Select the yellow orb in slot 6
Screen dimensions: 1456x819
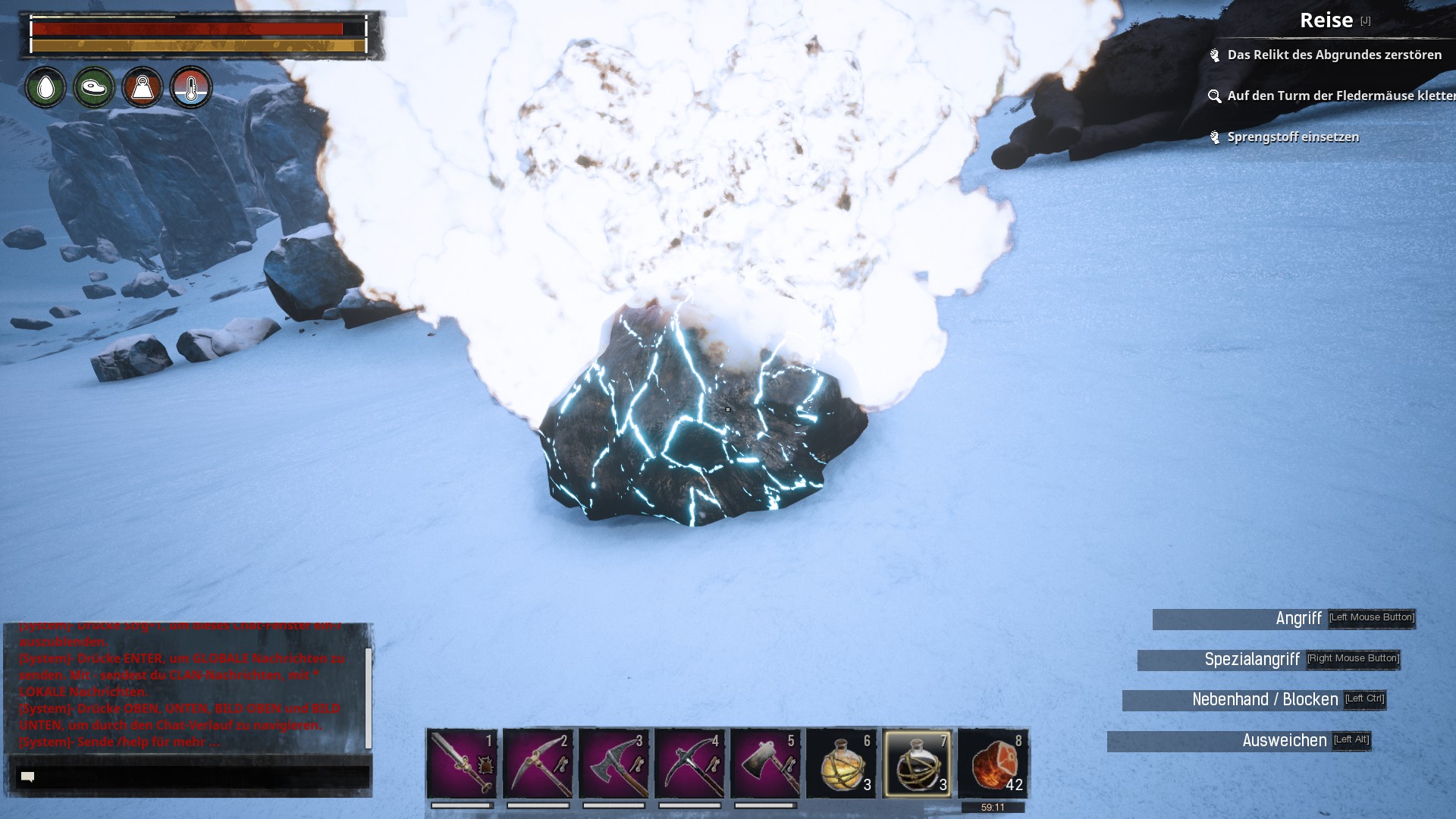(842, 763)
